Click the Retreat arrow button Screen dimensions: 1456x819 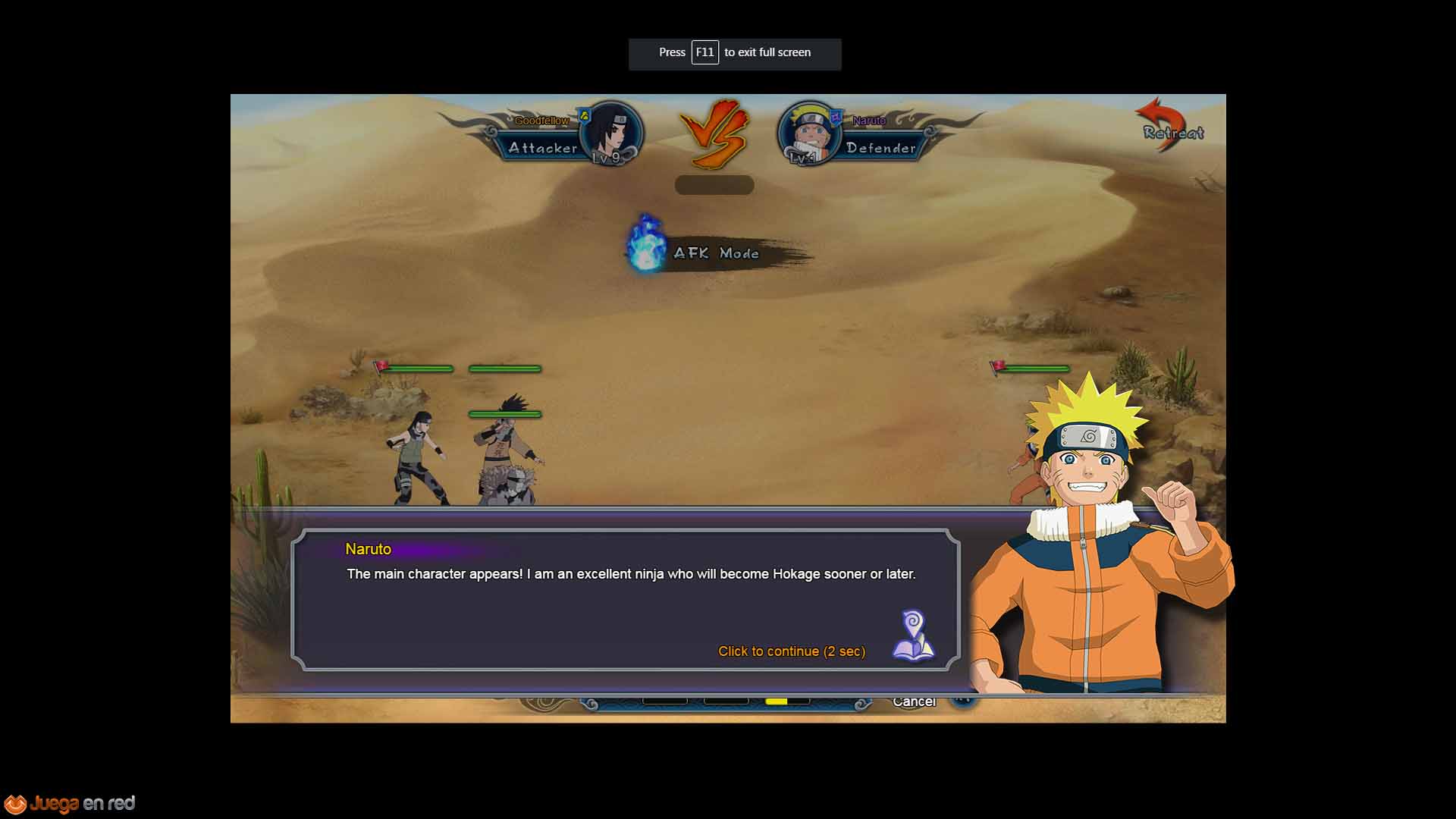[1170, 125]
